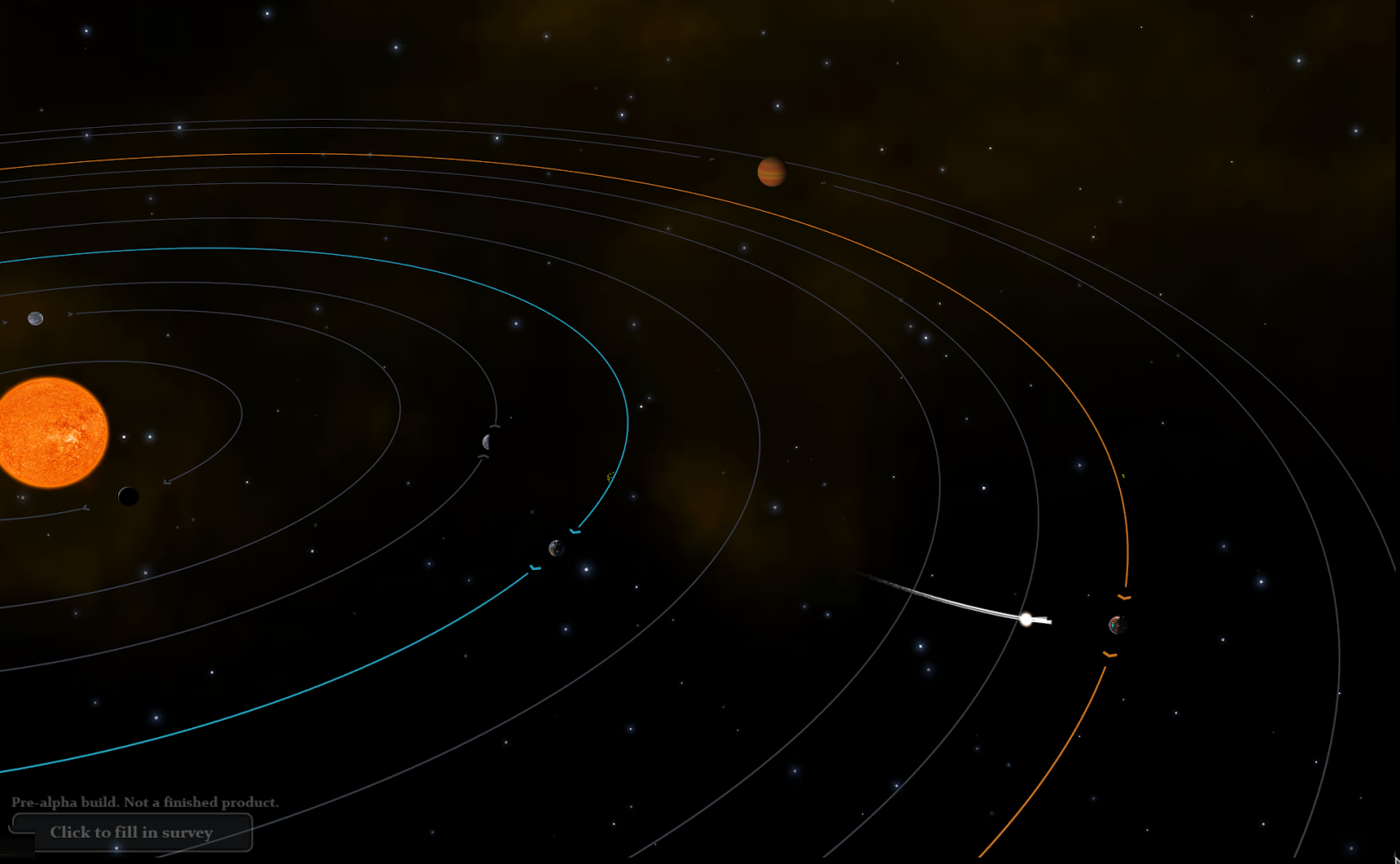Viewport: 1400px width, 864px height.
Task: Click the upper bracket above the orange-selected planet
Action: coord(1123,595)
